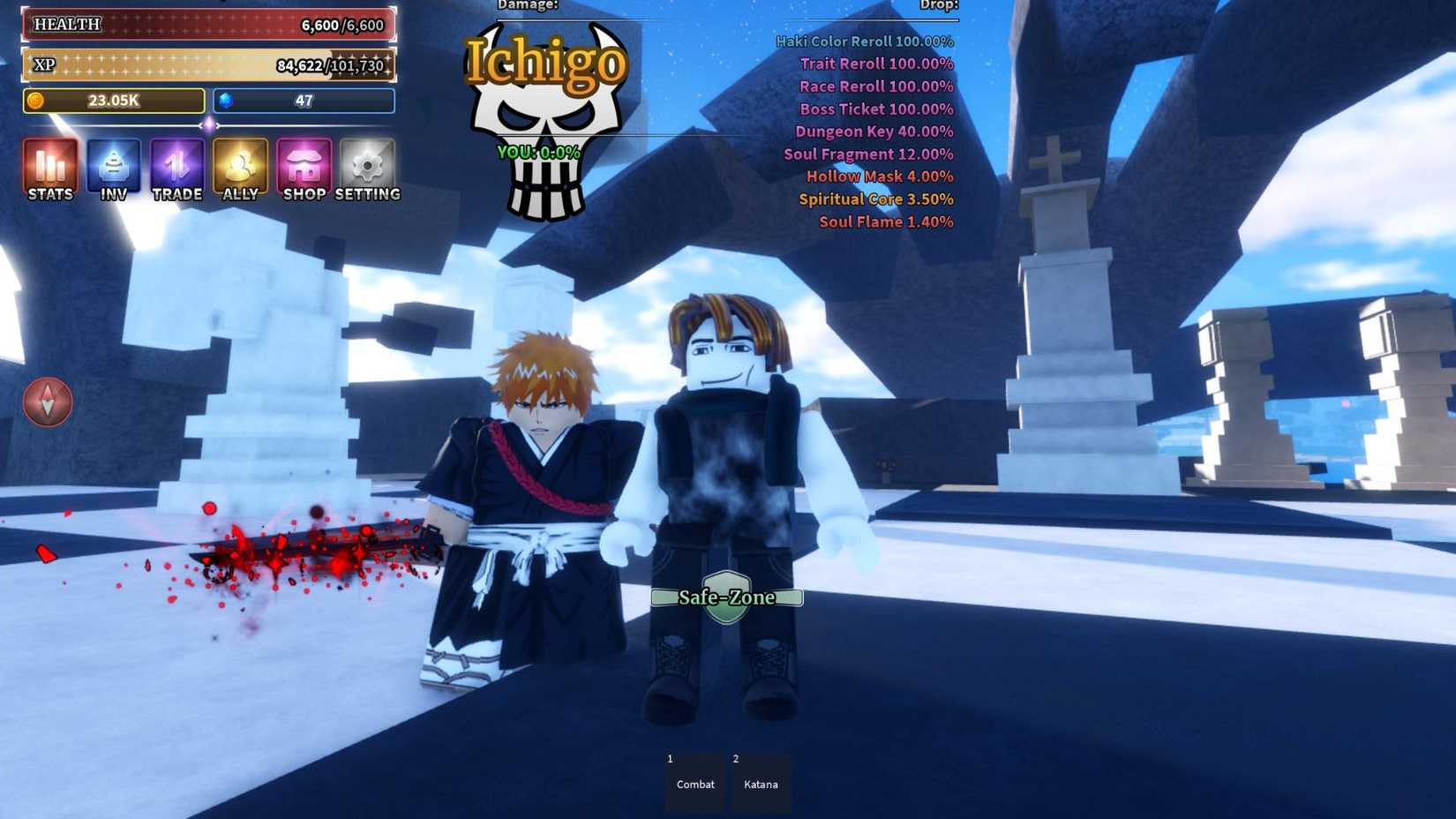Image resolution: width=1456 pixels, height=819 pixels.
Task: Click the compass navigation arrow on the left
Action: pos(48,401)
